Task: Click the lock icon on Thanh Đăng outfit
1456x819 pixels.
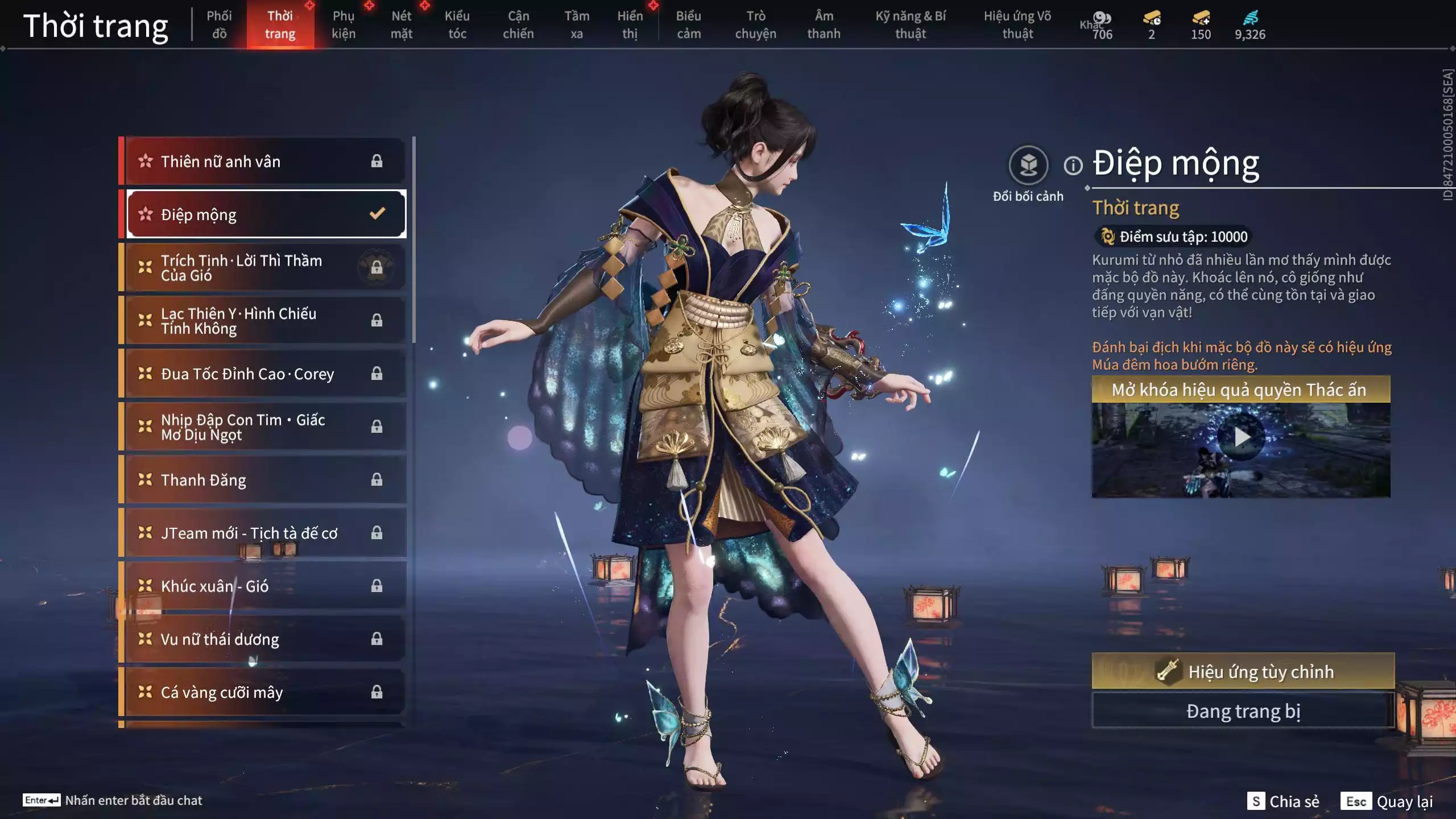Action: [378, 479]
